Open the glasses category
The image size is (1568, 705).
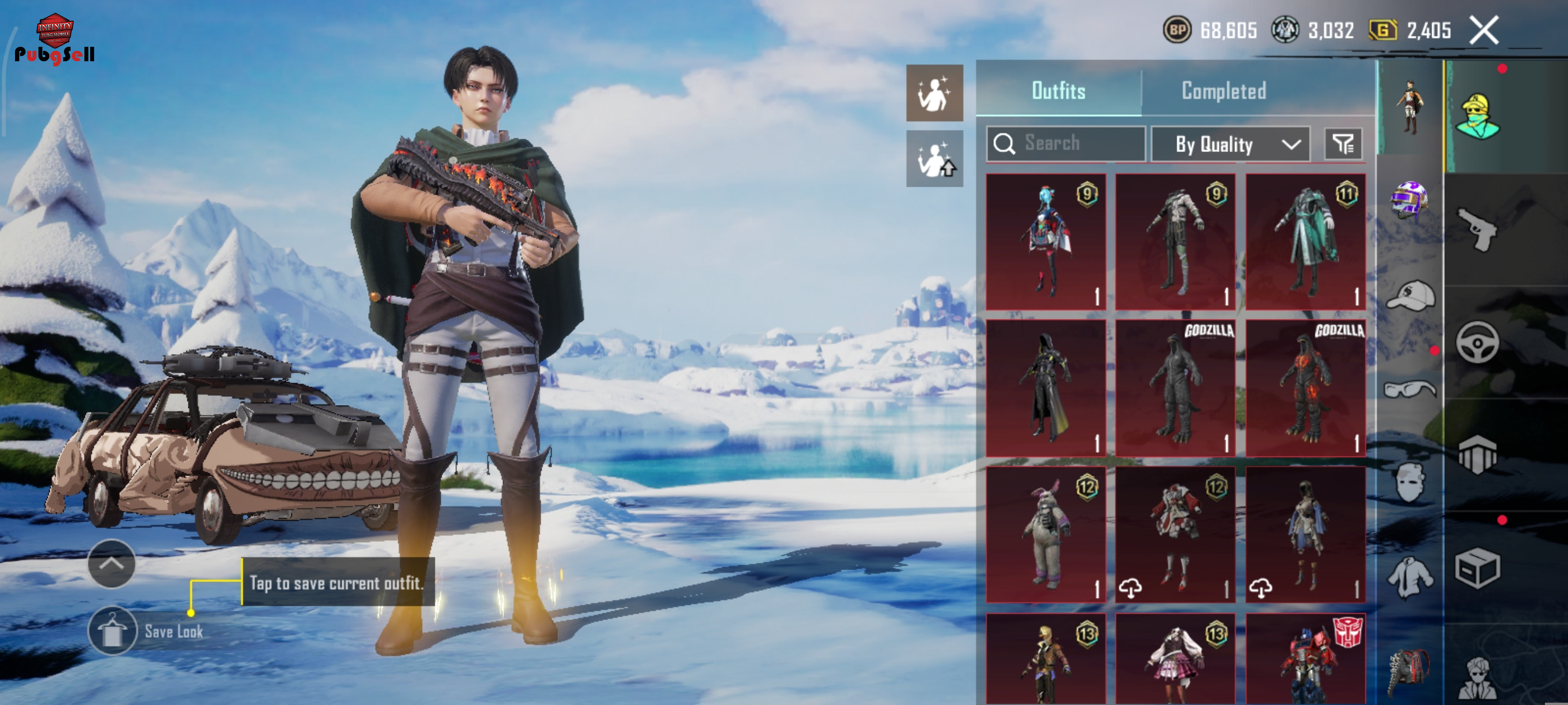point(1410,388)
